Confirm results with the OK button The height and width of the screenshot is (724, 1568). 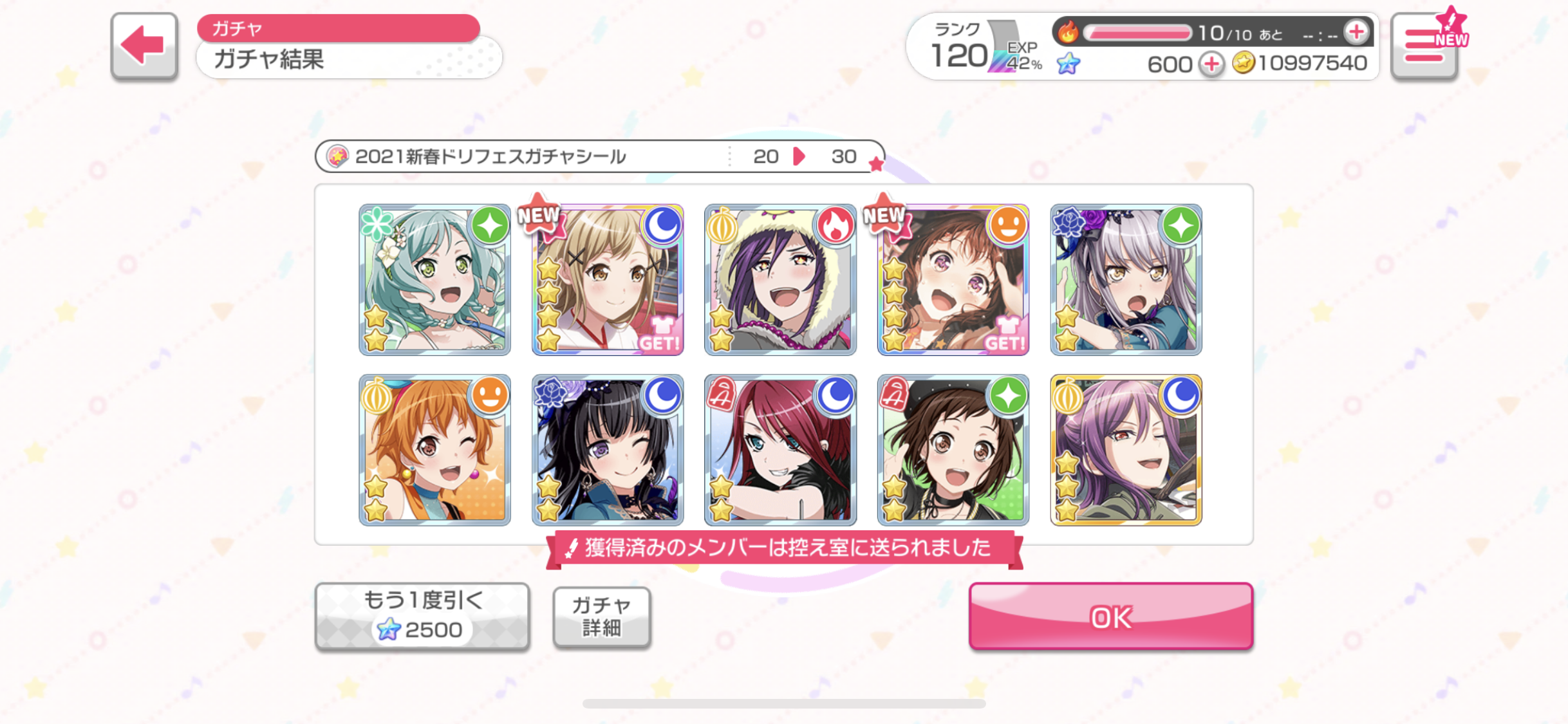1110,616
